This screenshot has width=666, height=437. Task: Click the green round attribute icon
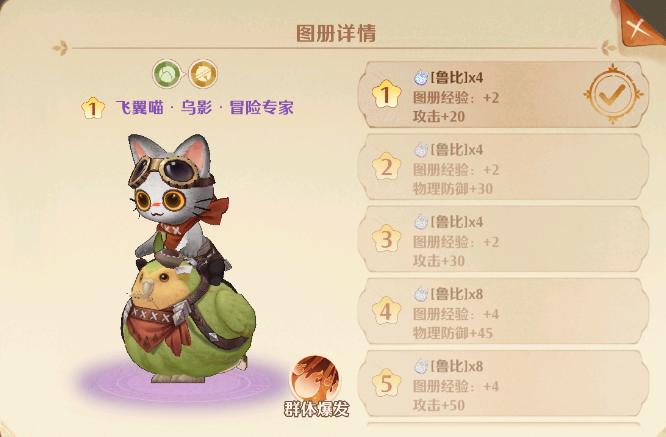point(167,73)
